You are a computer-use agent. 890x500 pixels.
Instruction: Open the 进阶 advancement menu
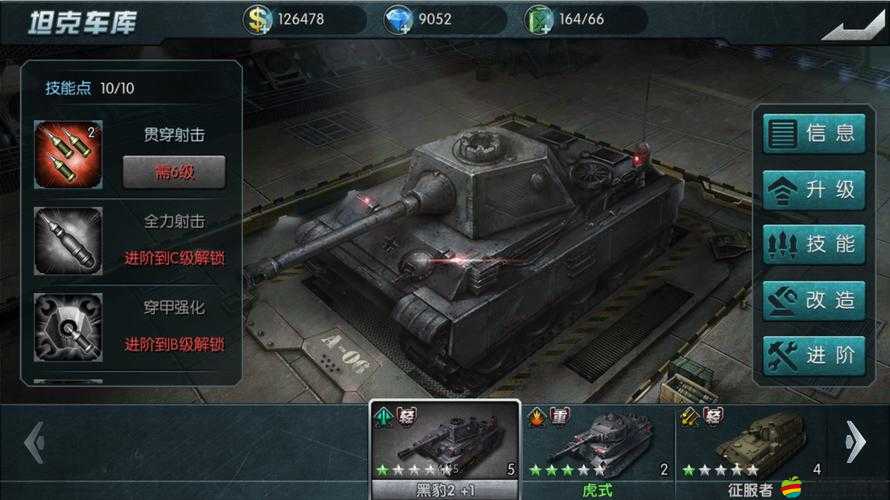pyautogui.click(x=813, y=355)
